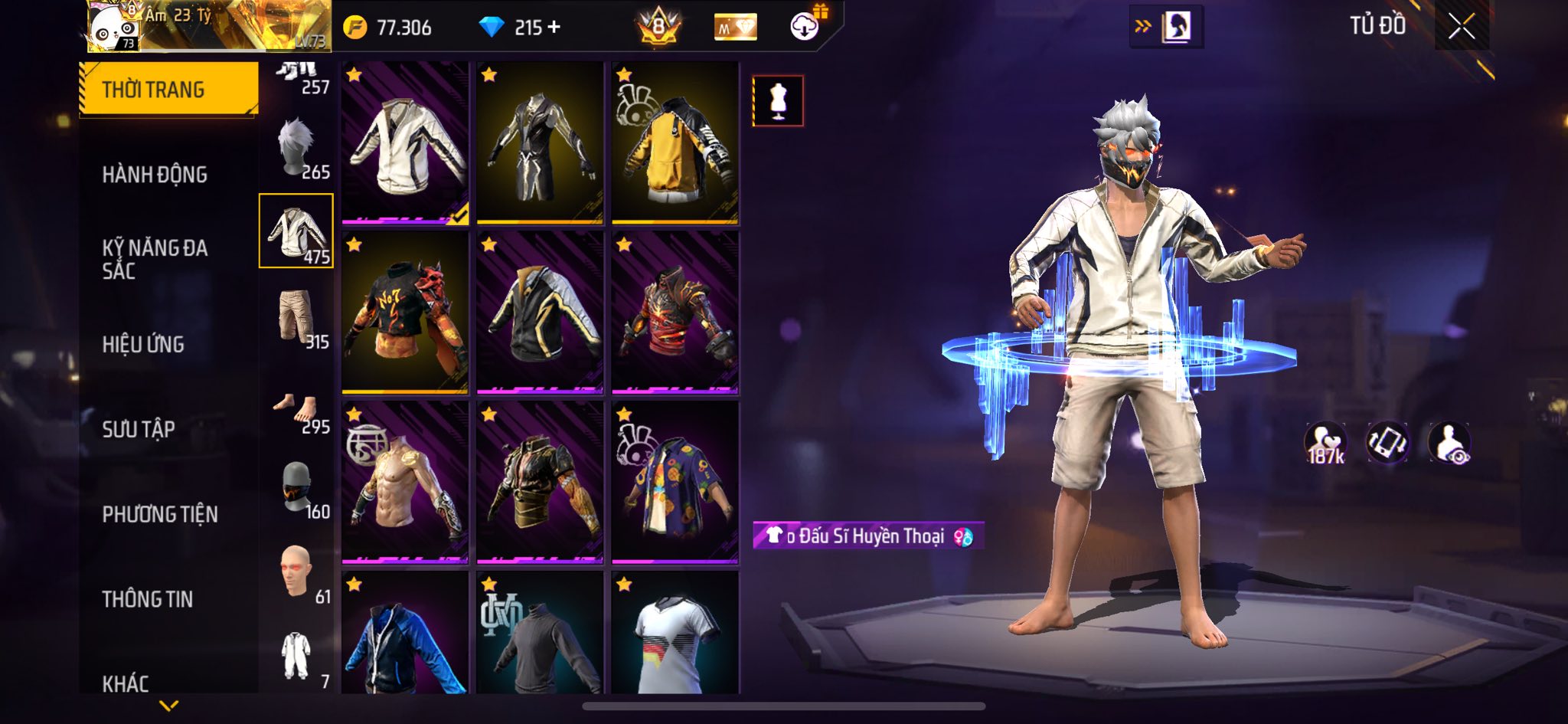Go to the Hiệu Ứng section
Image resolution: width=1568 pixels, height=724 pixels.
tap(143, 344)
